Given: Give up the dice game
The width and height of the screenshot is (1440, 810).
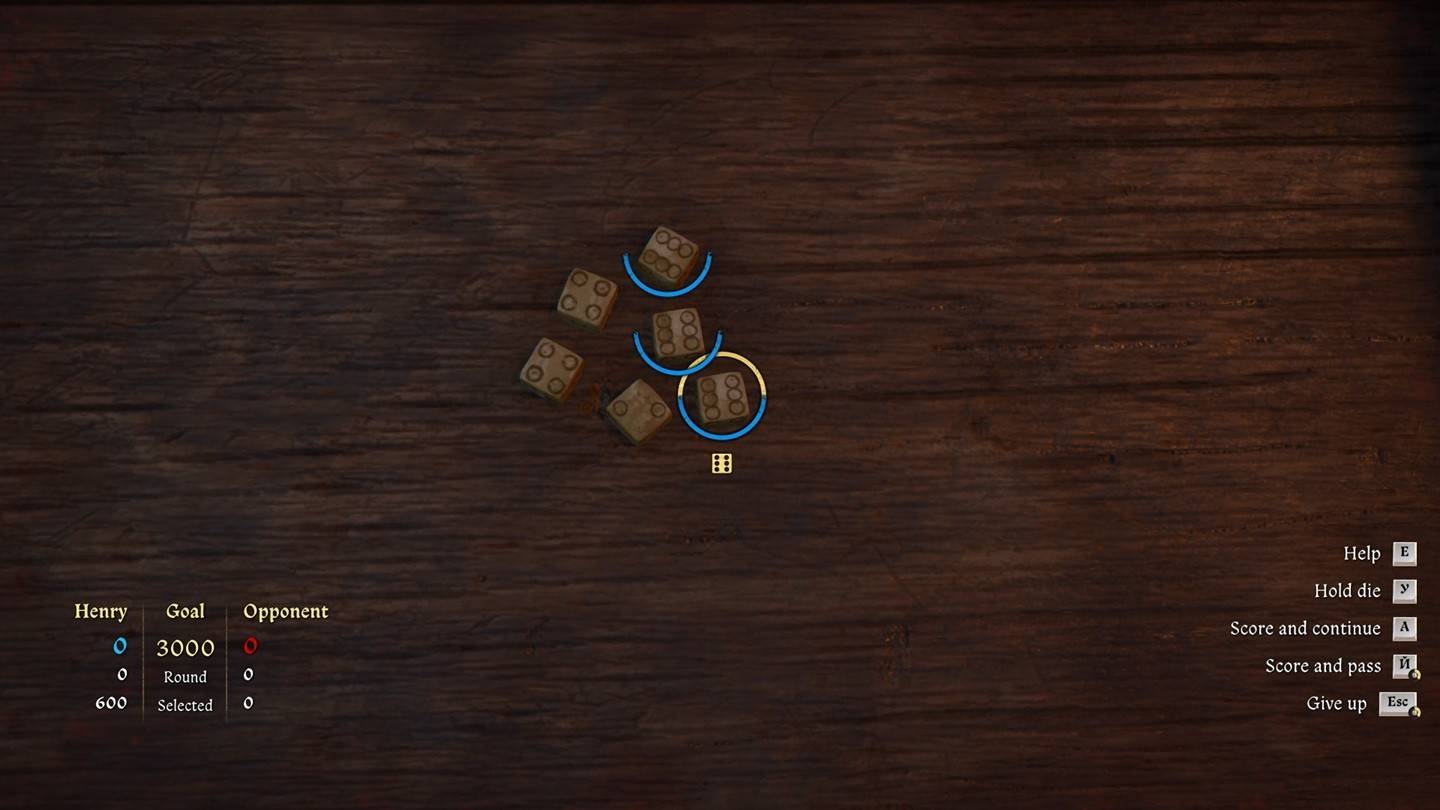Looking at the screenshot, I should click(1335, 702).
